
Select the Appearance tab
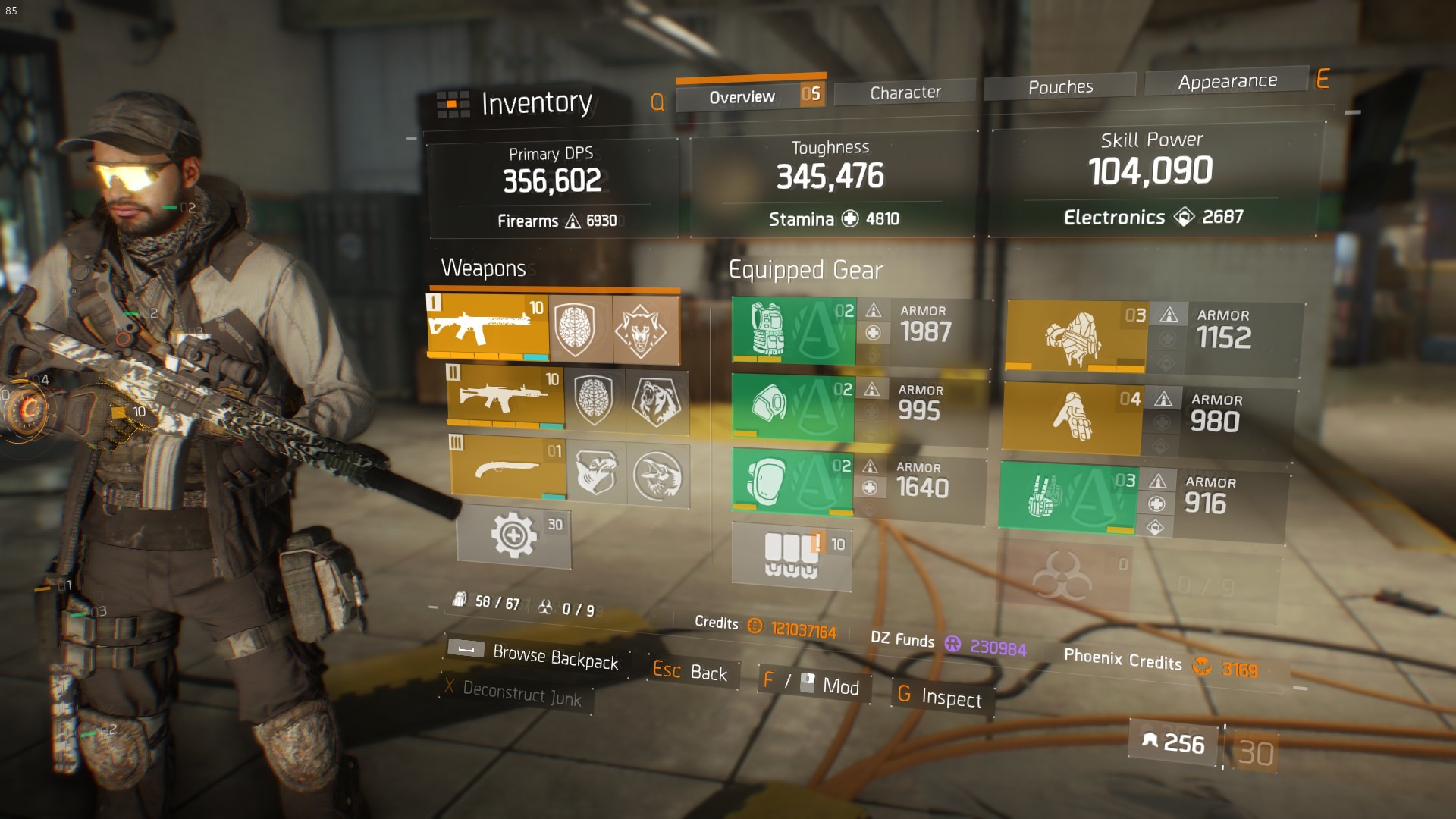click(1226, 81)
